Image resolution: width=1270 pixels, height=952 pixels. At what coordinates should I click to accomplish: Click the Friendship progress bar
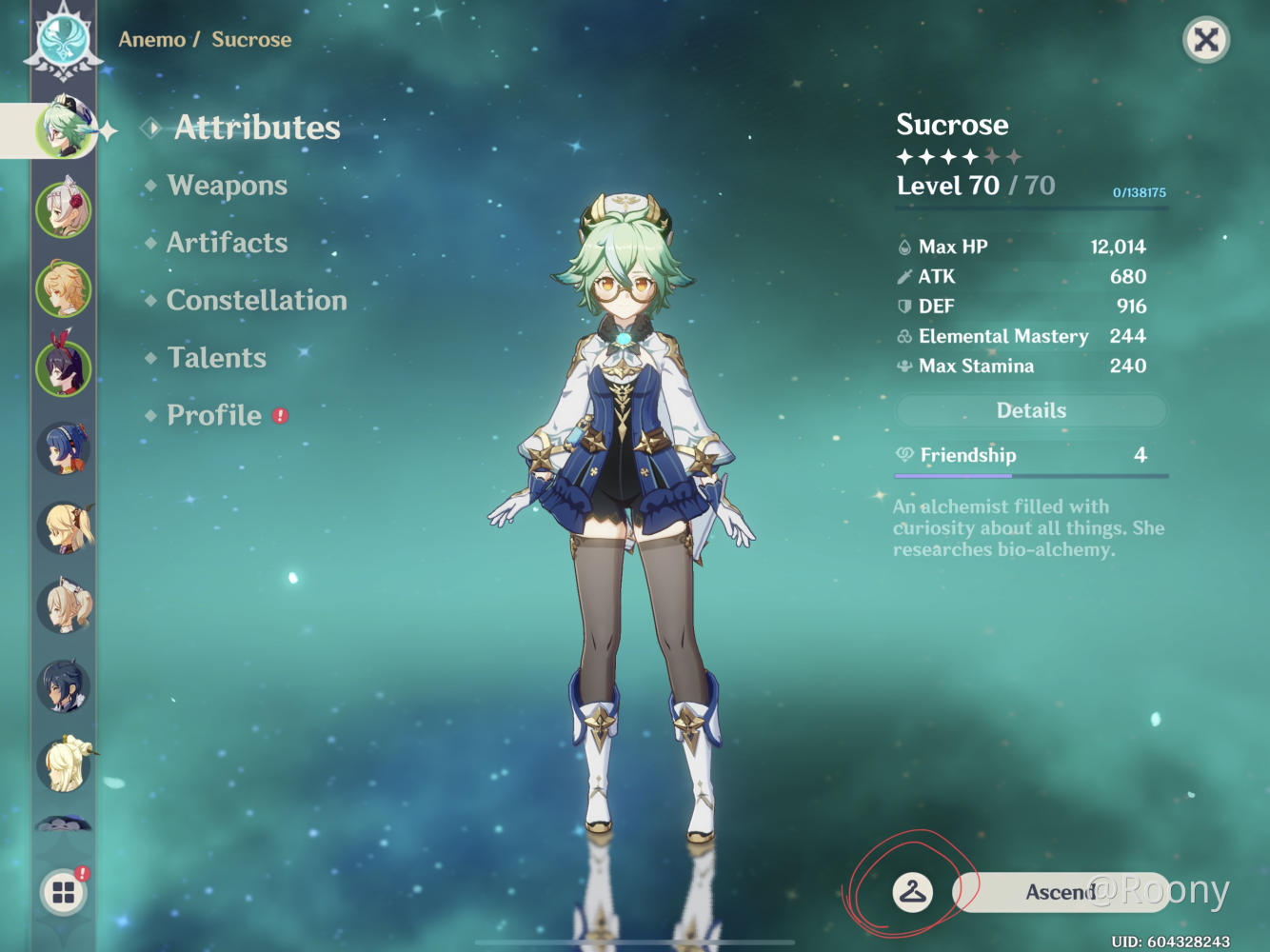tap(1031, 473)
